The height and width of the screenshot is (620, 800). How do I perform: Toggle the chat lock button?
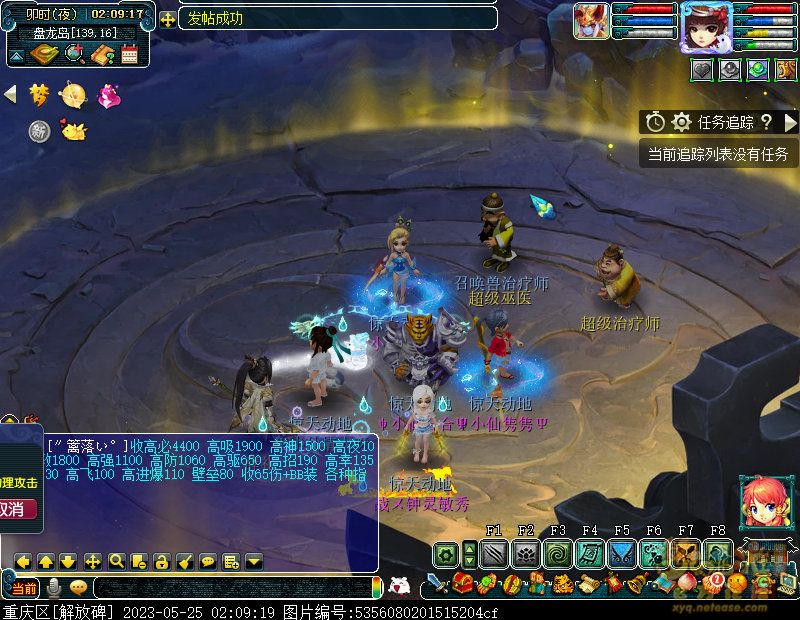[x=162, y=561]
